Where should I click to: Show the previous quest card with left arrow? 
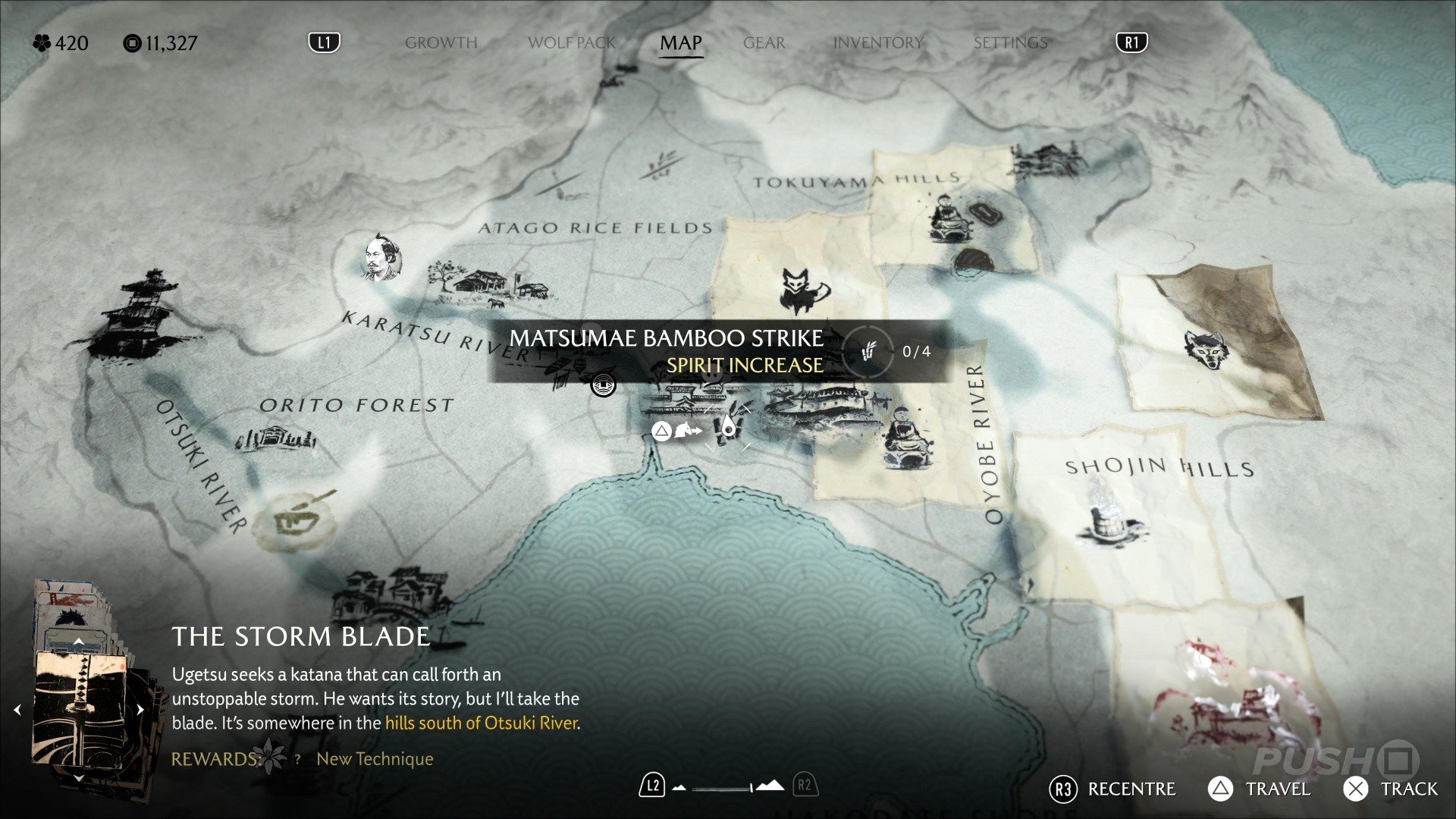pos(17,711)
